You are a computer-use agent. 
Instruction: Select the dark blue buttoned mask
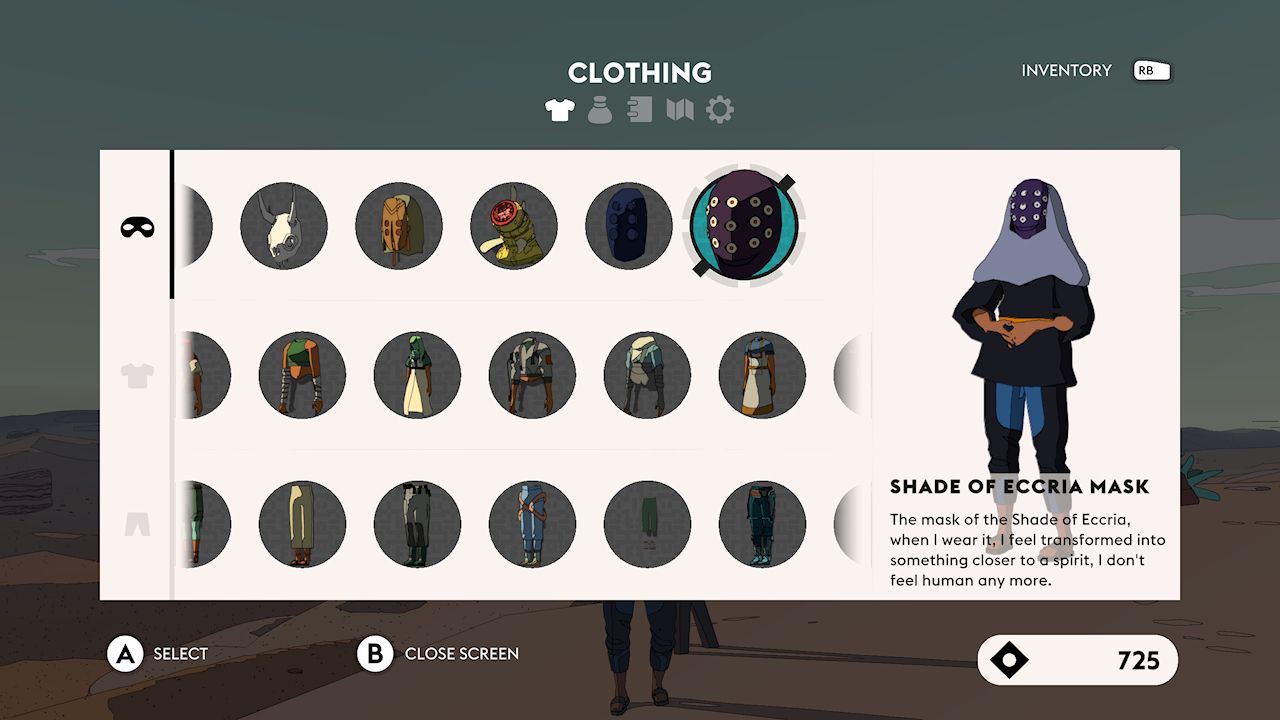(629, 226)
